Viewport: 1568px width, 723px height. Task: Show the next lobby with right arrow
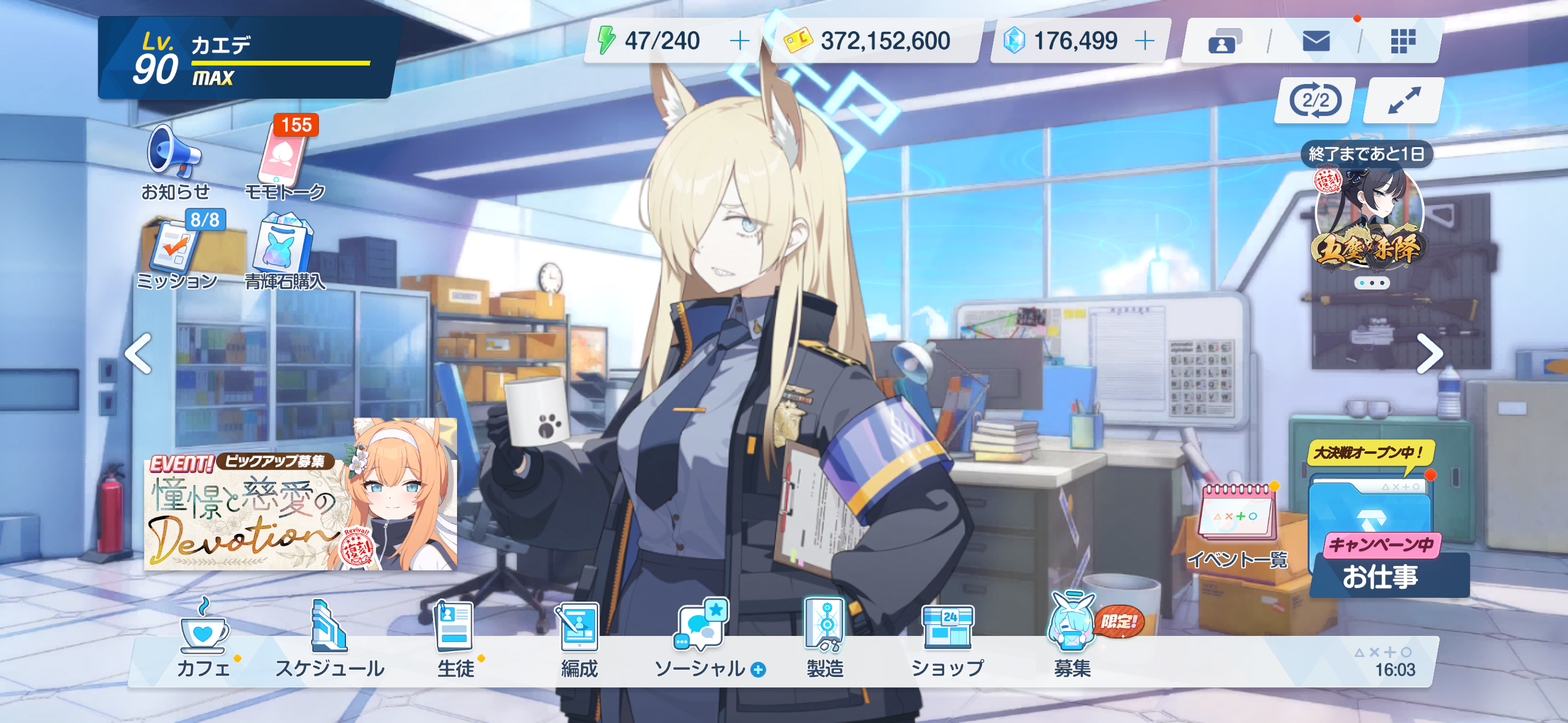click(1429, 354)
